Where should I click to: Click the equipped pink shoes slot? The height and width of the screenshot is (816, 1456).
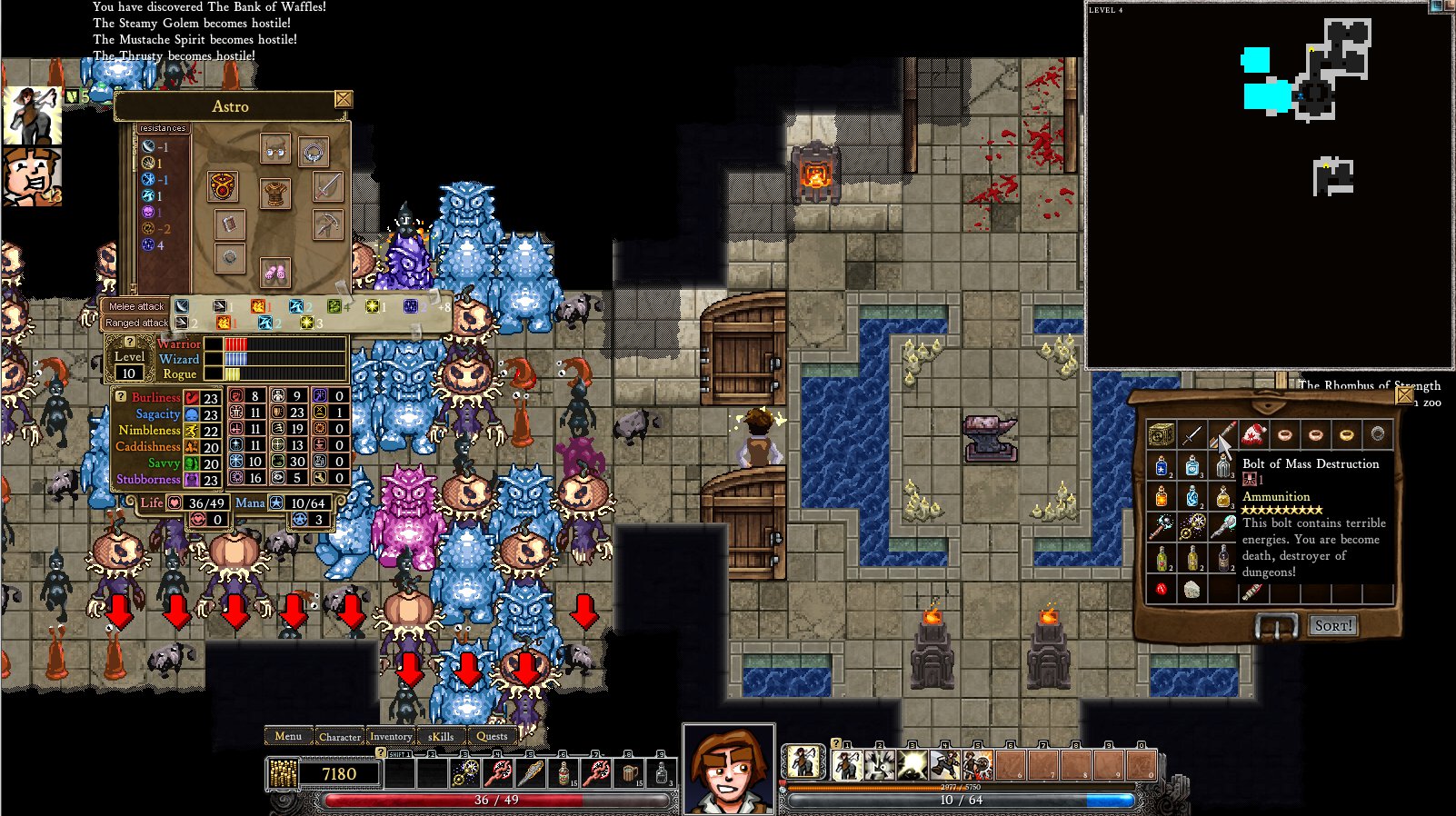[x=274, y=270]
